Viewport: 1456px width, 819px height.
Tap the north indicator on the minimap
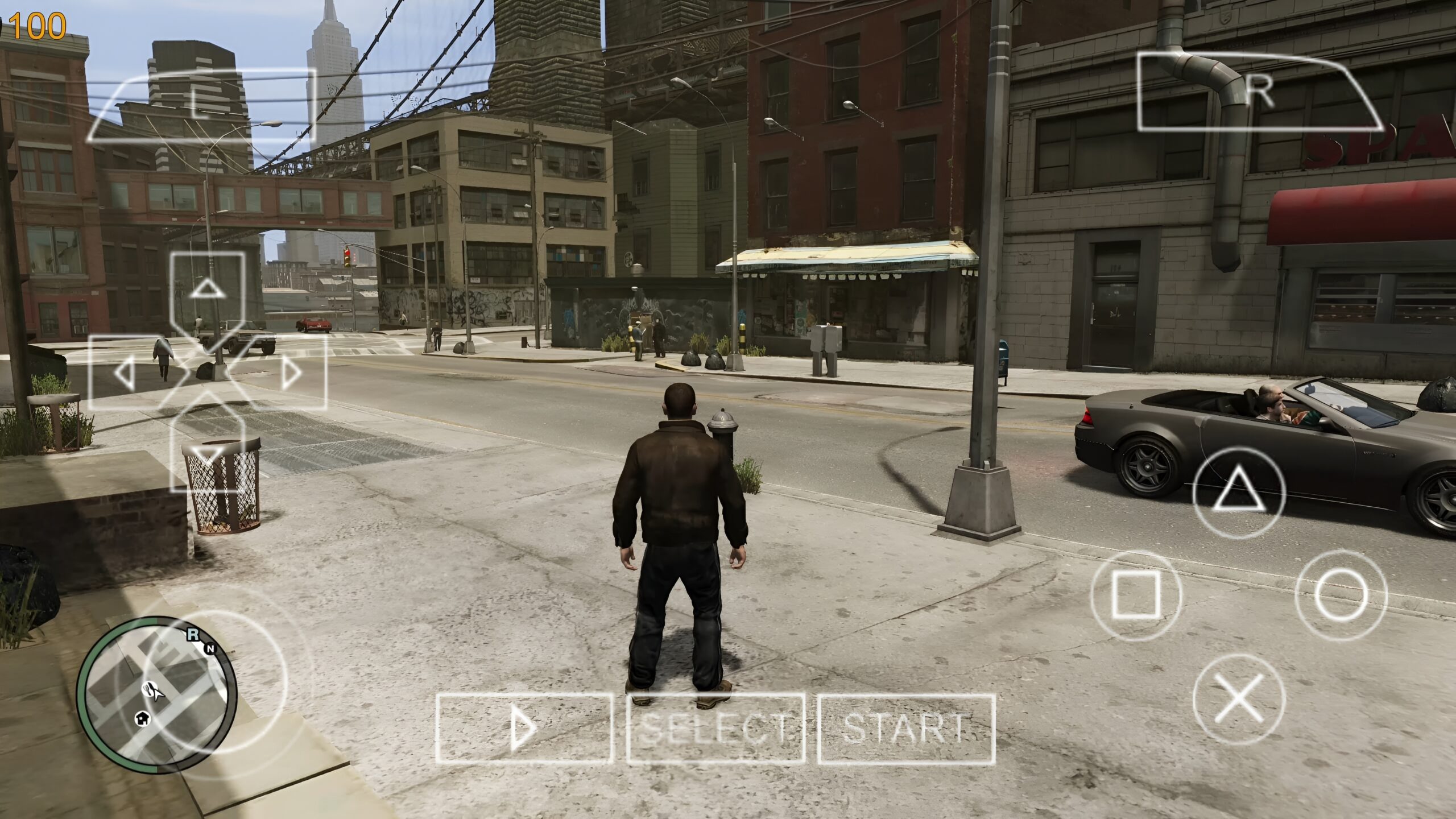(211, 648)
